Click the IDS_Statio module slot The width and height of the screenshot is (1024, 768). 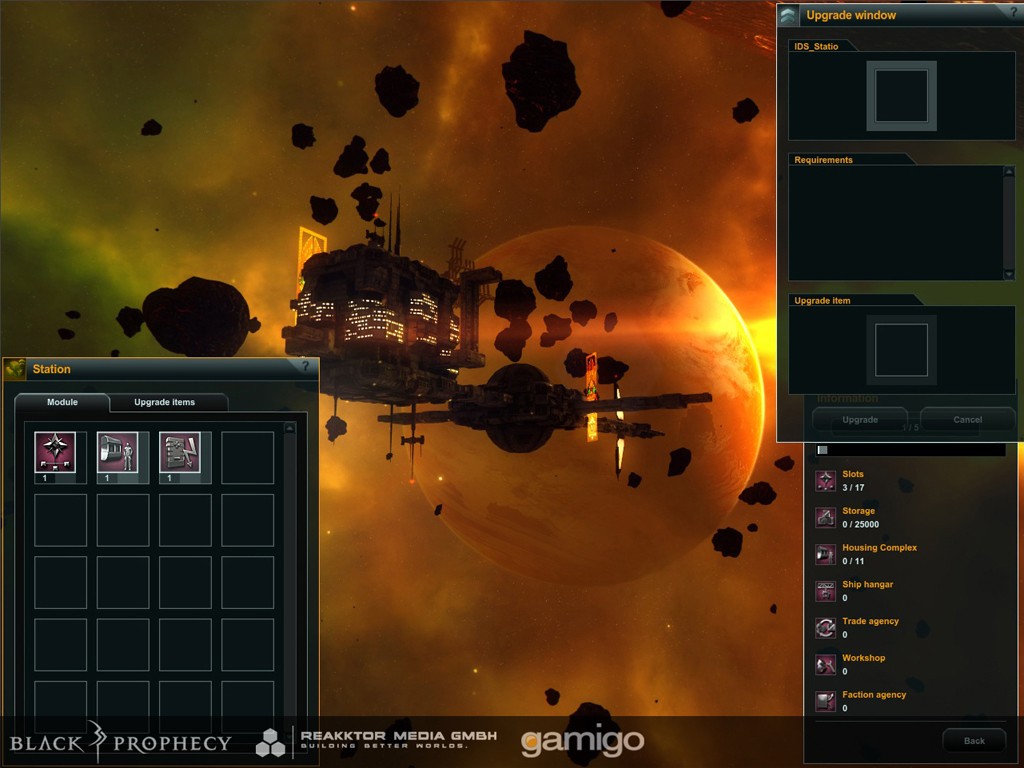point(901,96)
